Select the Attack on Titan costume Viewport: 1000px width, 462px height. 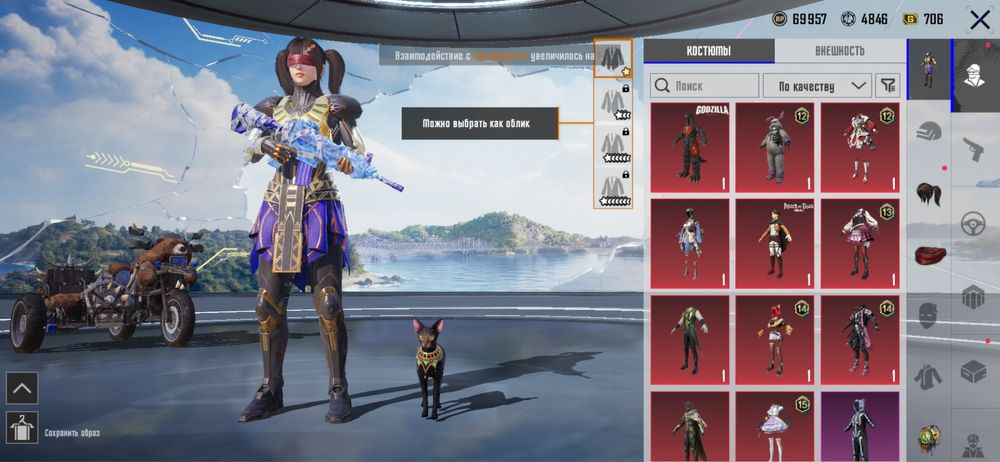pyautogui.click(x=774, y=244)
